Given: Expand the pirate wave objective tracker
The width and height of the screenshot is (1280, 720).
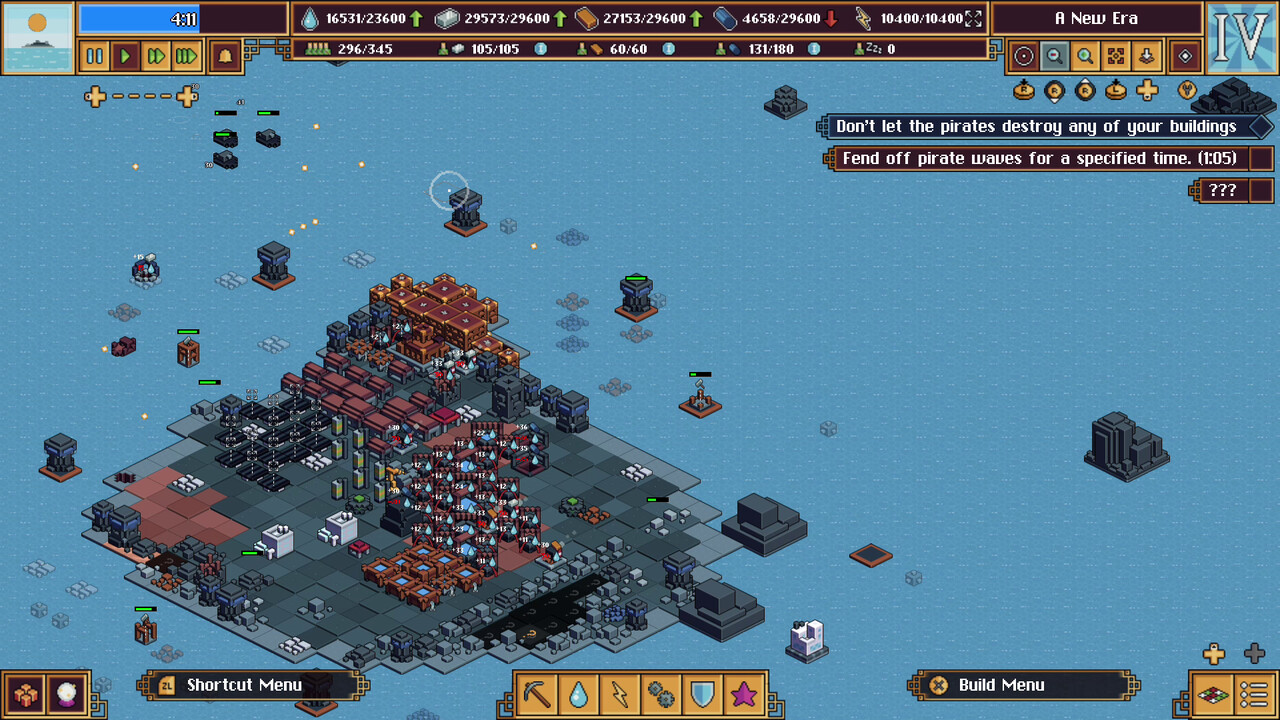Looking at the screenshot, I should 1262,158.
